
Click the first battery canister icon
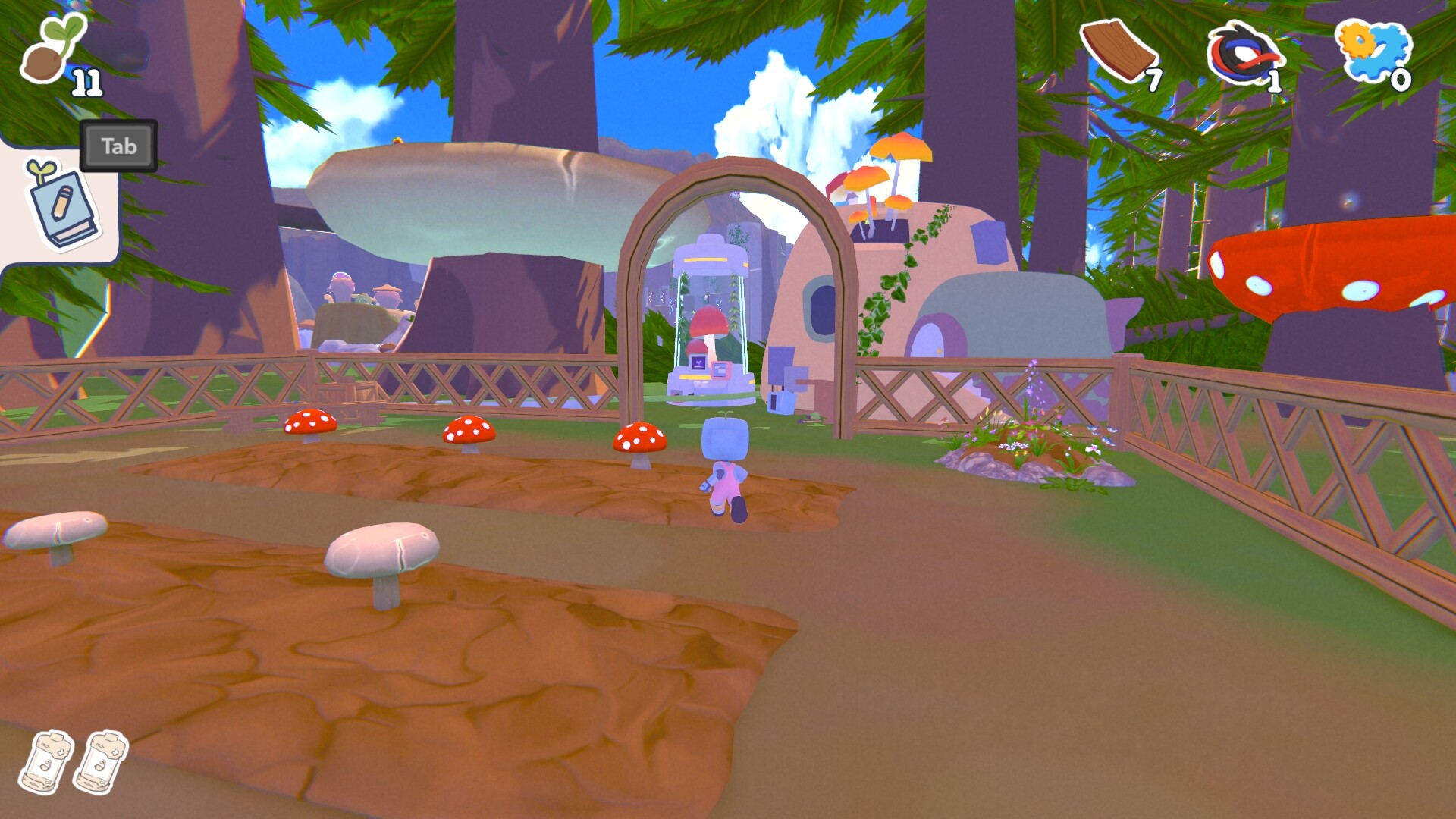pos(46,761)
